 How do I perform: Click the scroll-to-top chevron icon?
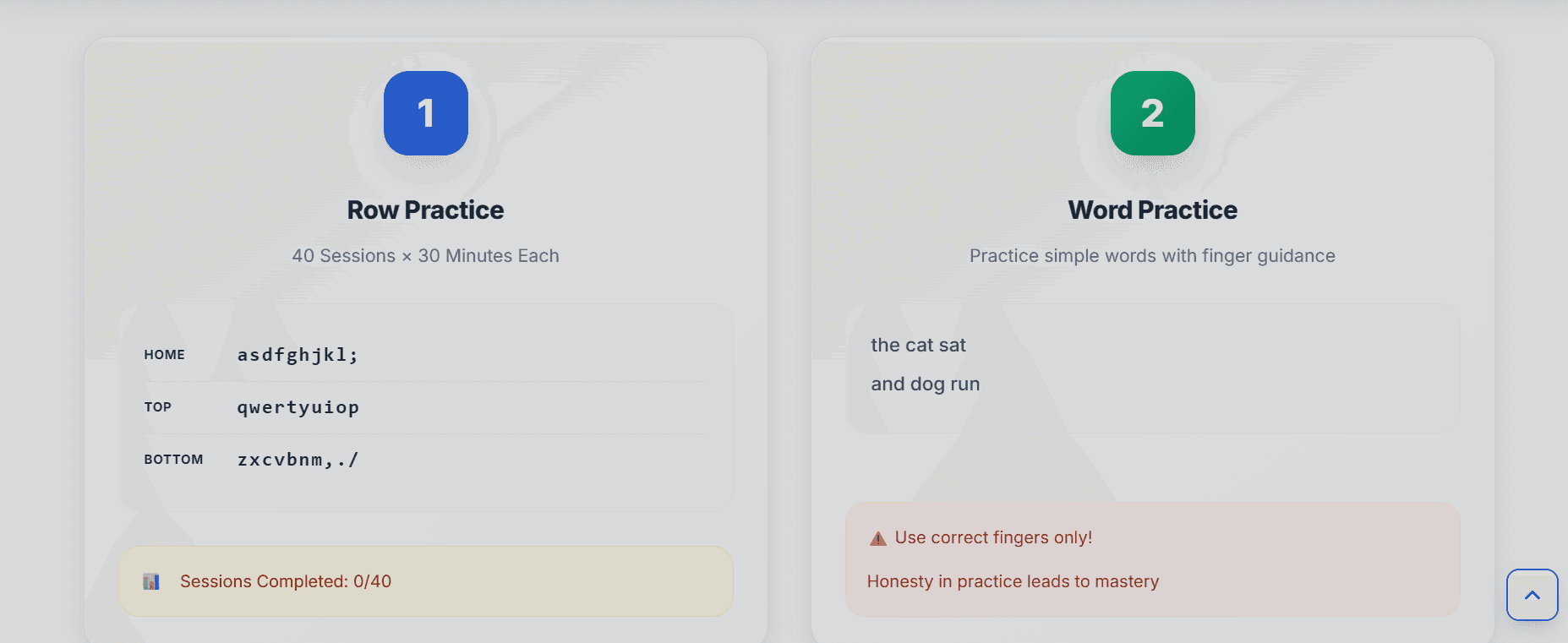[1532, 594]
